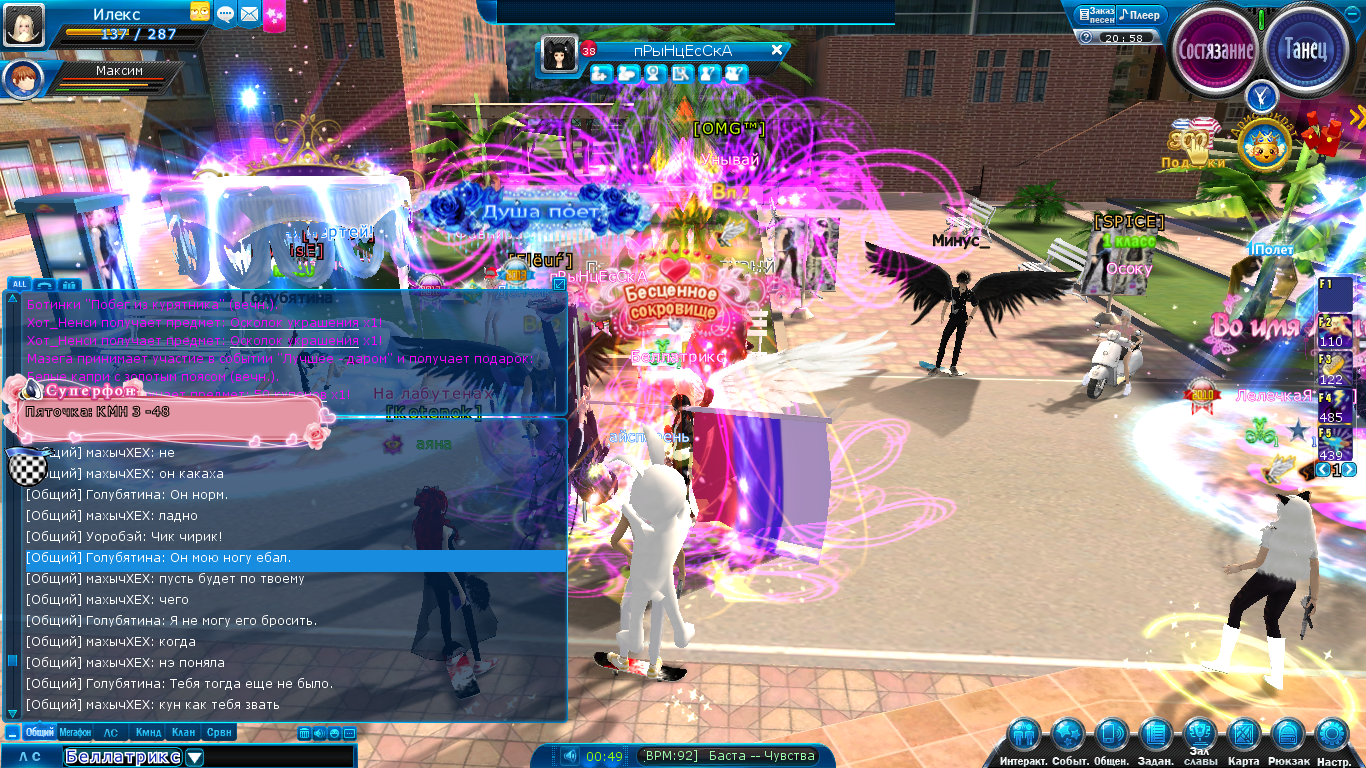The width and height of the screenshot is (1366, 768).
Task: Open the envelope mail icon
Action: (248, 14)
